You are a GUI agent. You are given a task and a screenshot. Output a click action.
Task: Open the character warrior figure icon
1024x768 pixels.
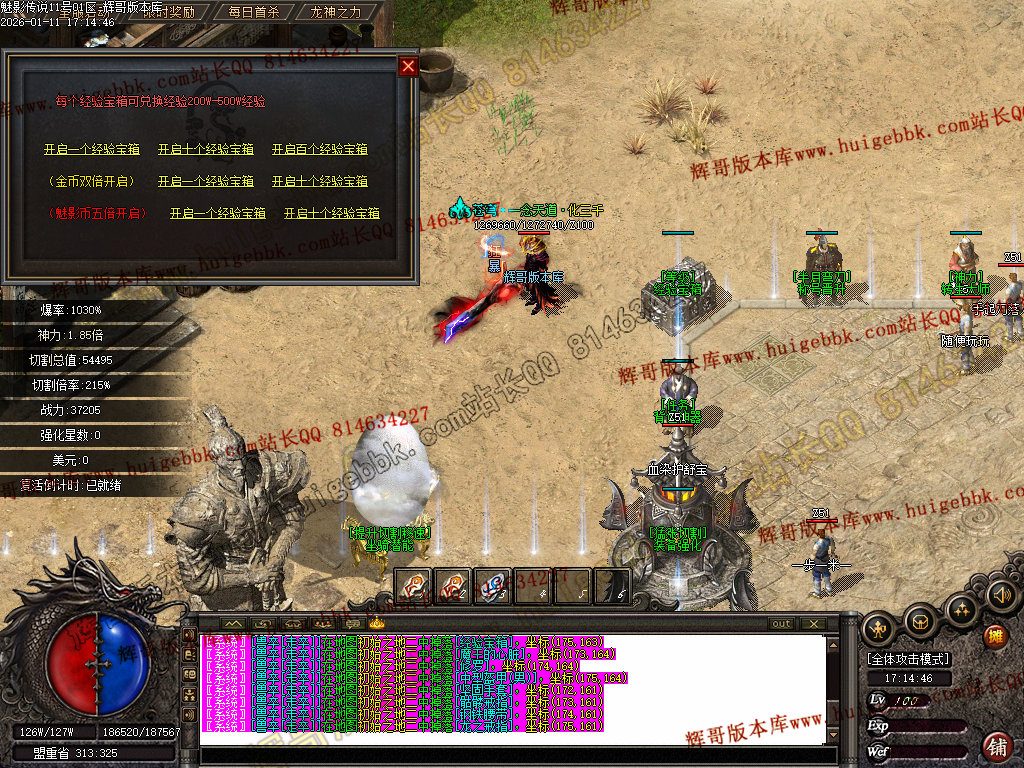point(879,626)
